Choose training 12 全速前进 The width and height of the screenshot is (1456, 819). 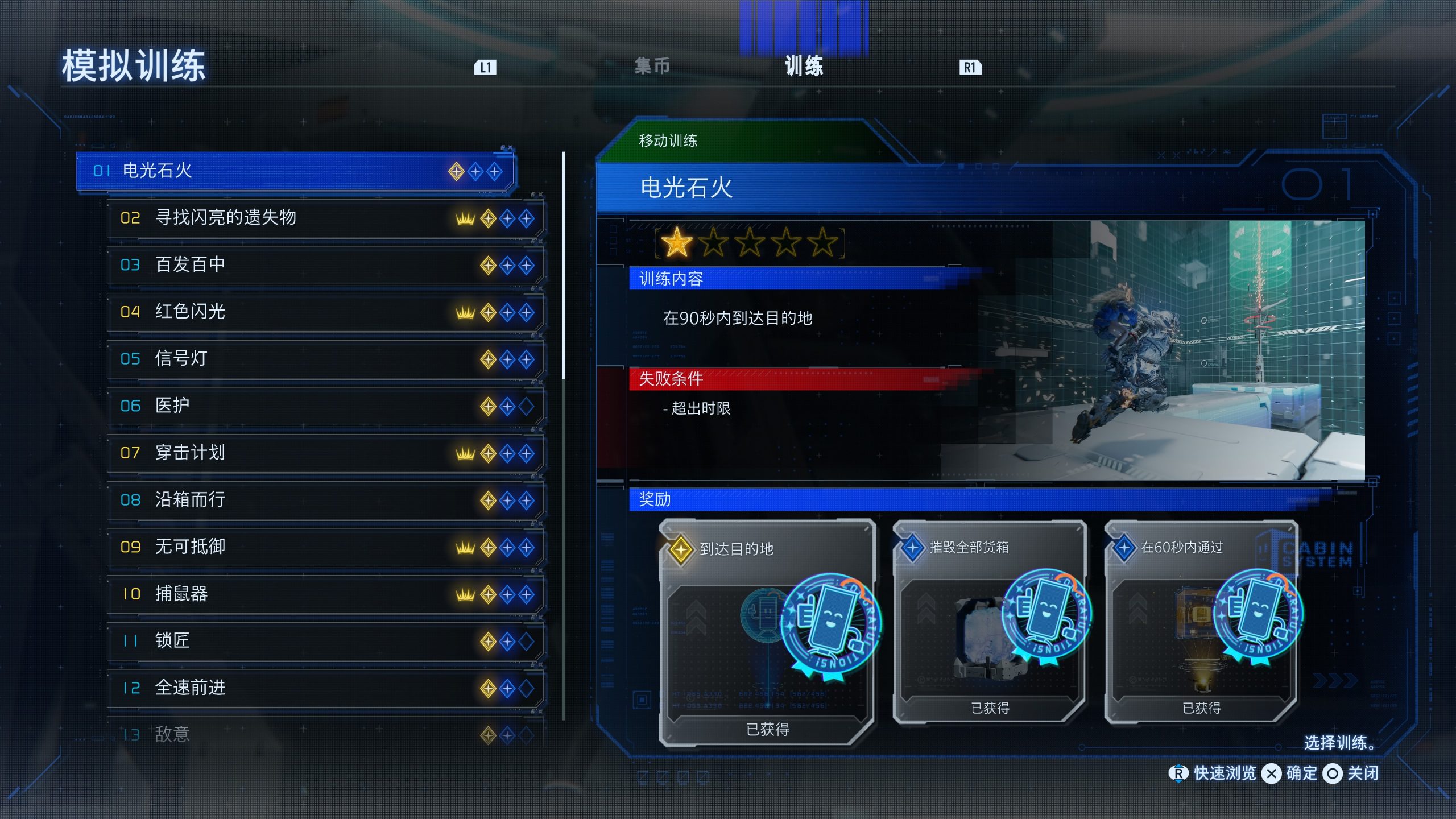[x=324, y=688]
